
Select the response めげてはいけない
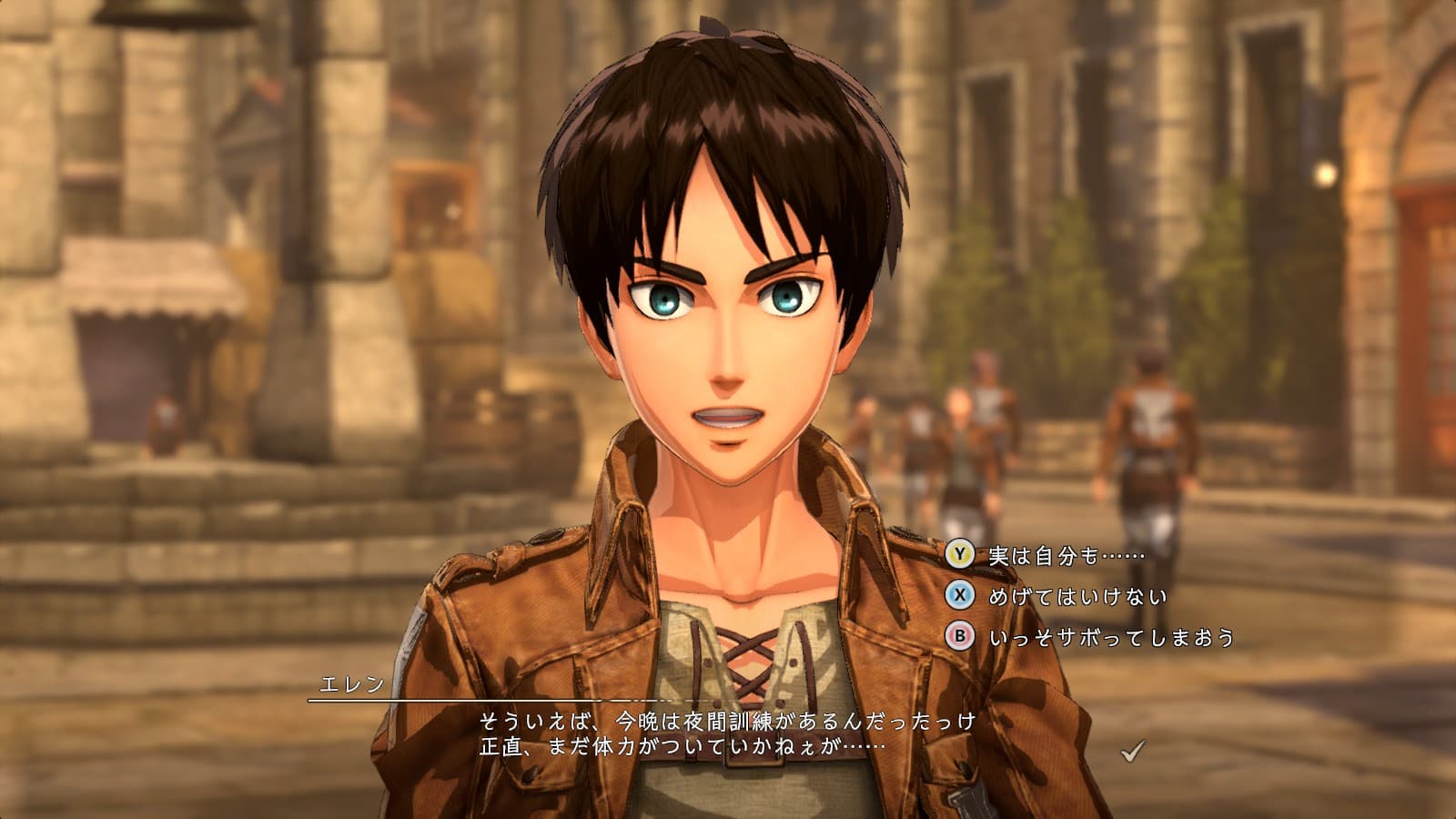1077,596
